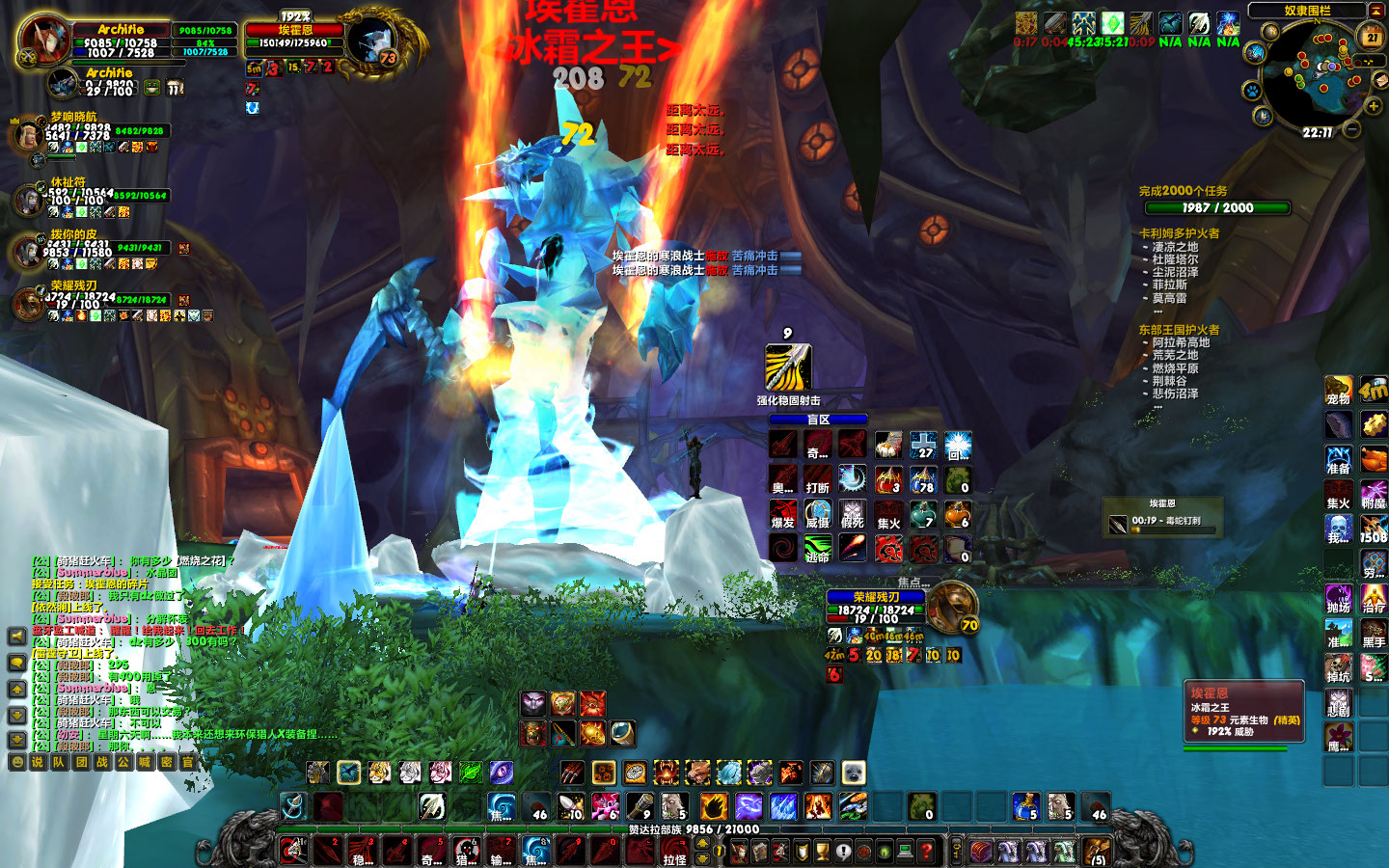Click the 打断 interrupt ability

point(818,479)
